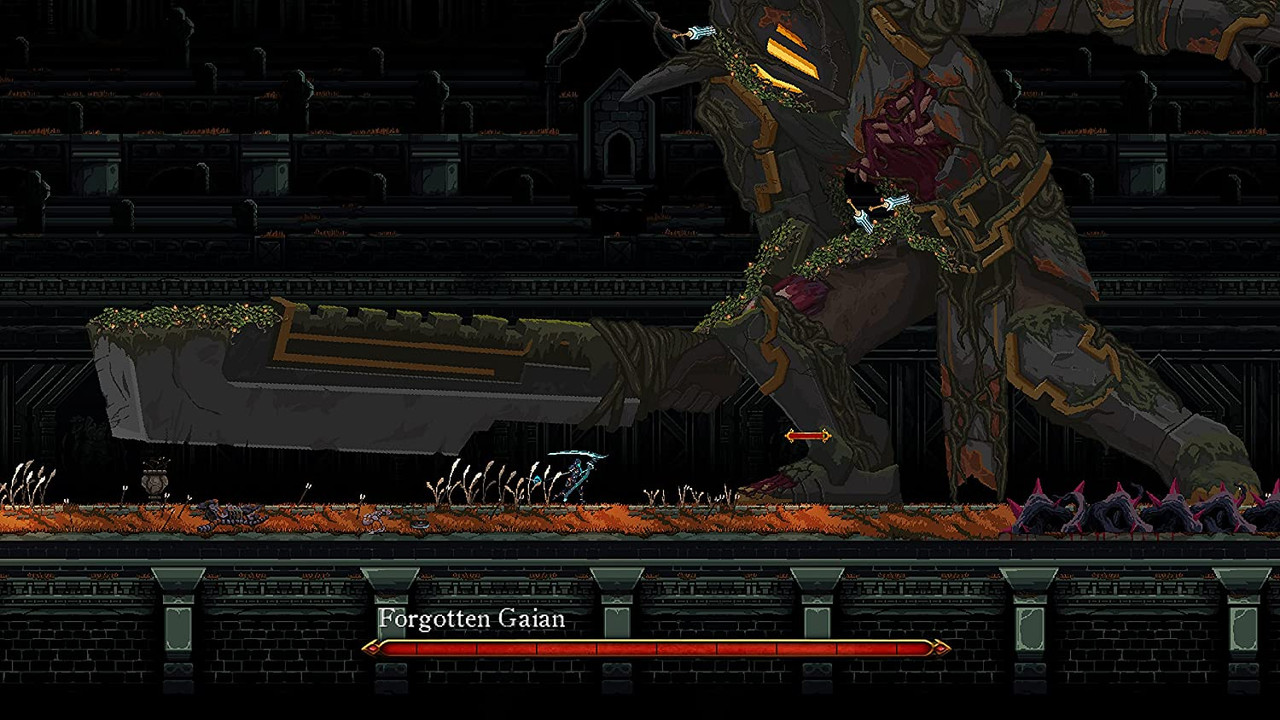The image size is (1280, 720).
Task: Click the dropped round plate on the ground
Action: [419, 524]
